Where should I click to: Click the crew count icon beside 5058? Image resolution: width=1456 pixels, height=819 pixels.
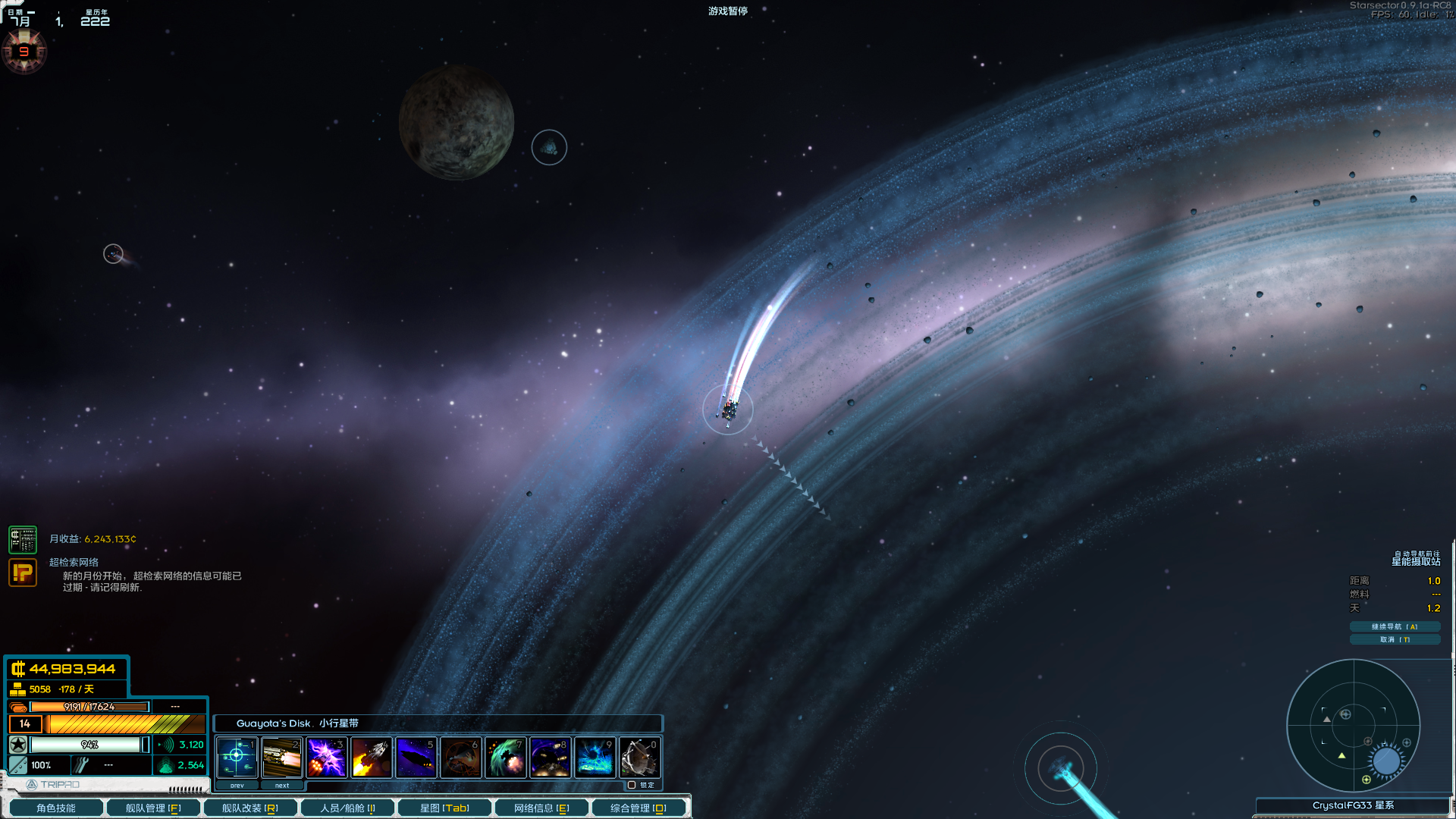click(x=17, y=689)
